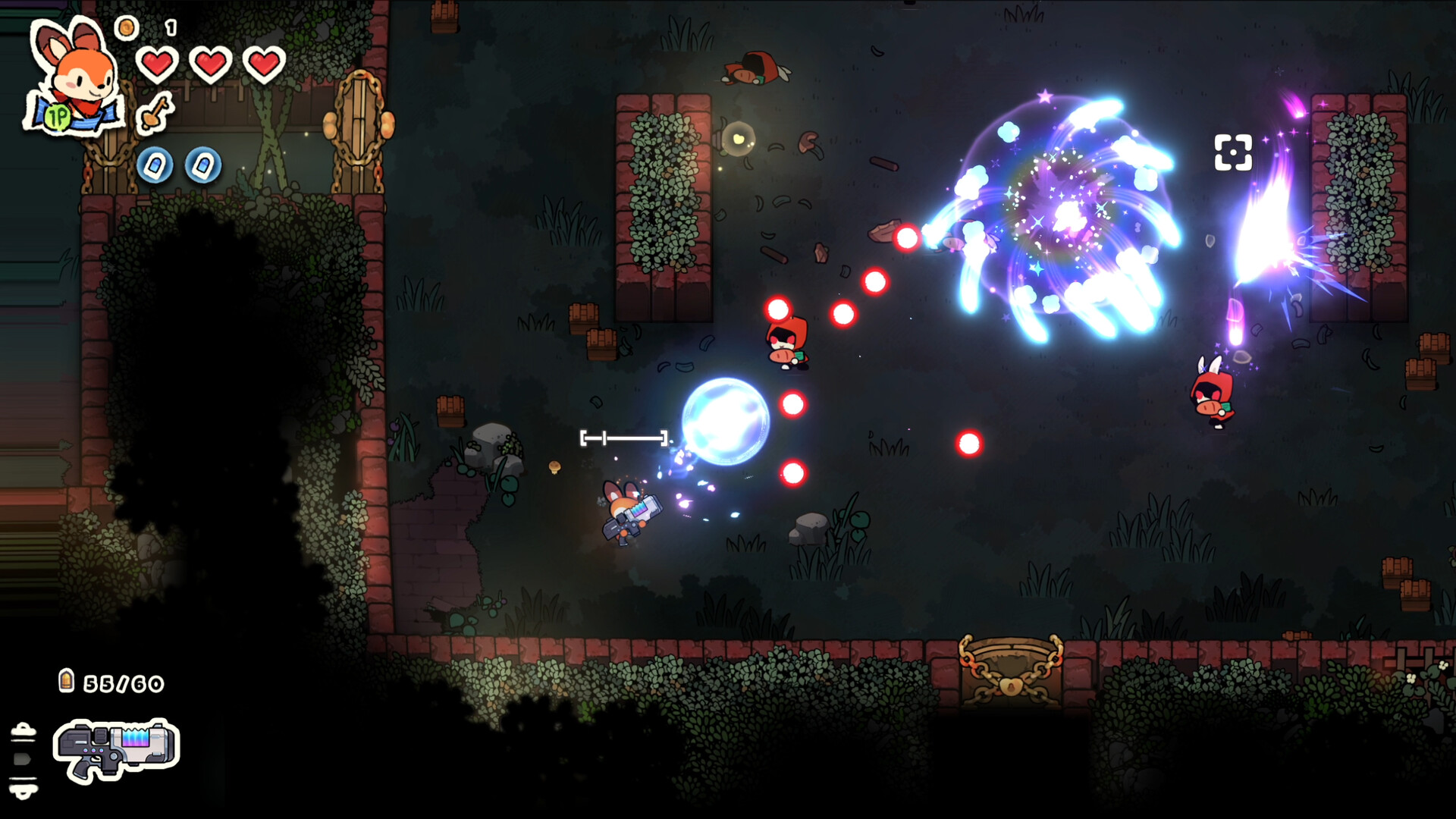Select the coin counter icon

click(126, 27)
